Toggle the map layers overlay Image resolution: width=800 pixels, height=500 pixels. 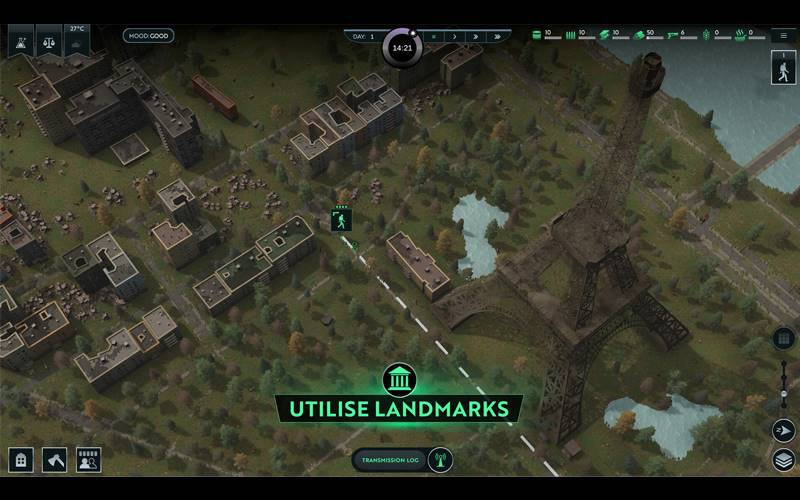[x=783, y=460]
